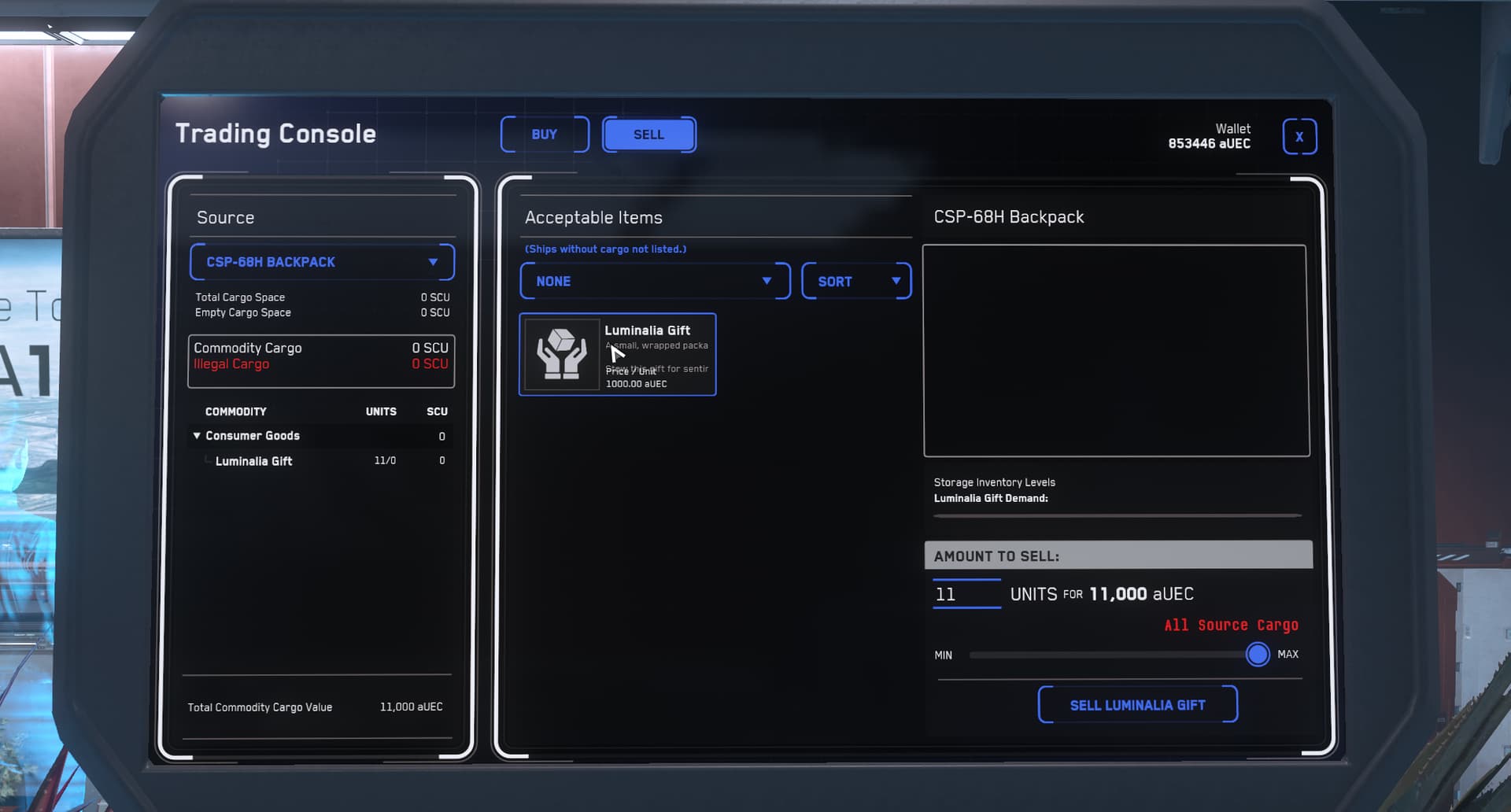Open the SORT dropdown

855,281
